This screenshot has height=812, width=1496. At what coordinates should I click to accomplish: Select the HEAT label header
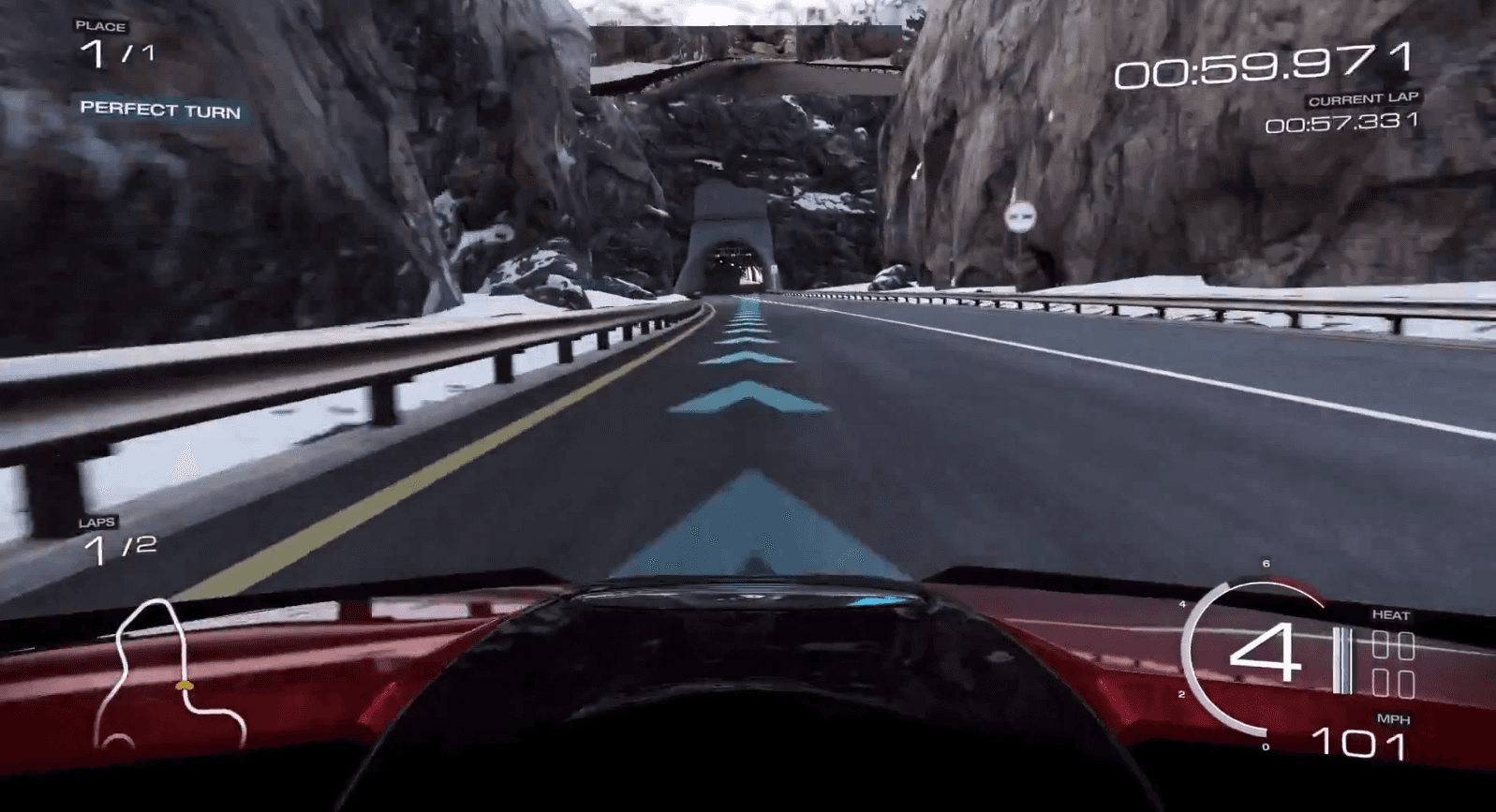pos(1393,616)
